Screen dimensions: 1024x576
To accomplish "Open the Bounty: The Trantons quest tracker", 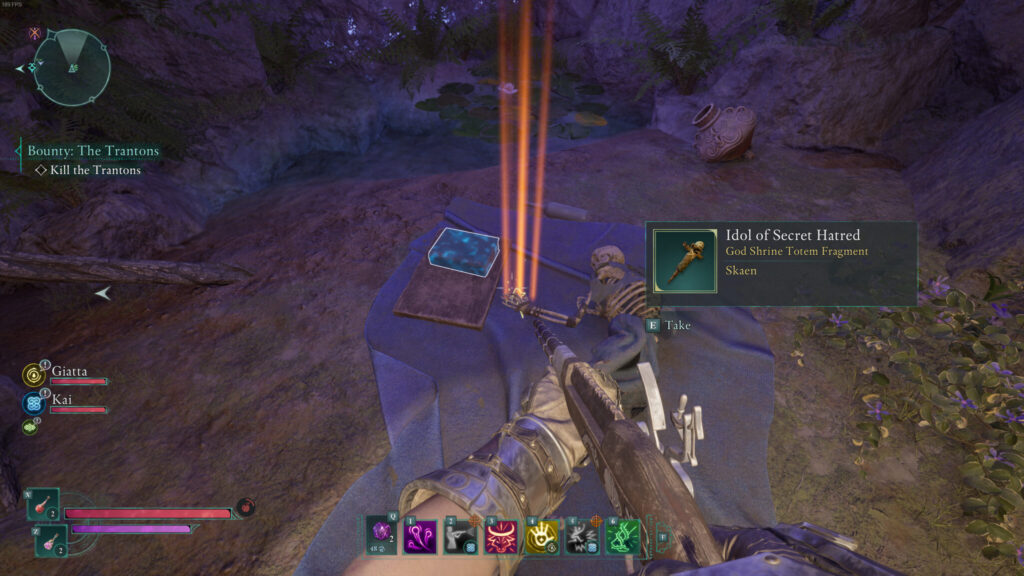I will [x=92, y=151].
